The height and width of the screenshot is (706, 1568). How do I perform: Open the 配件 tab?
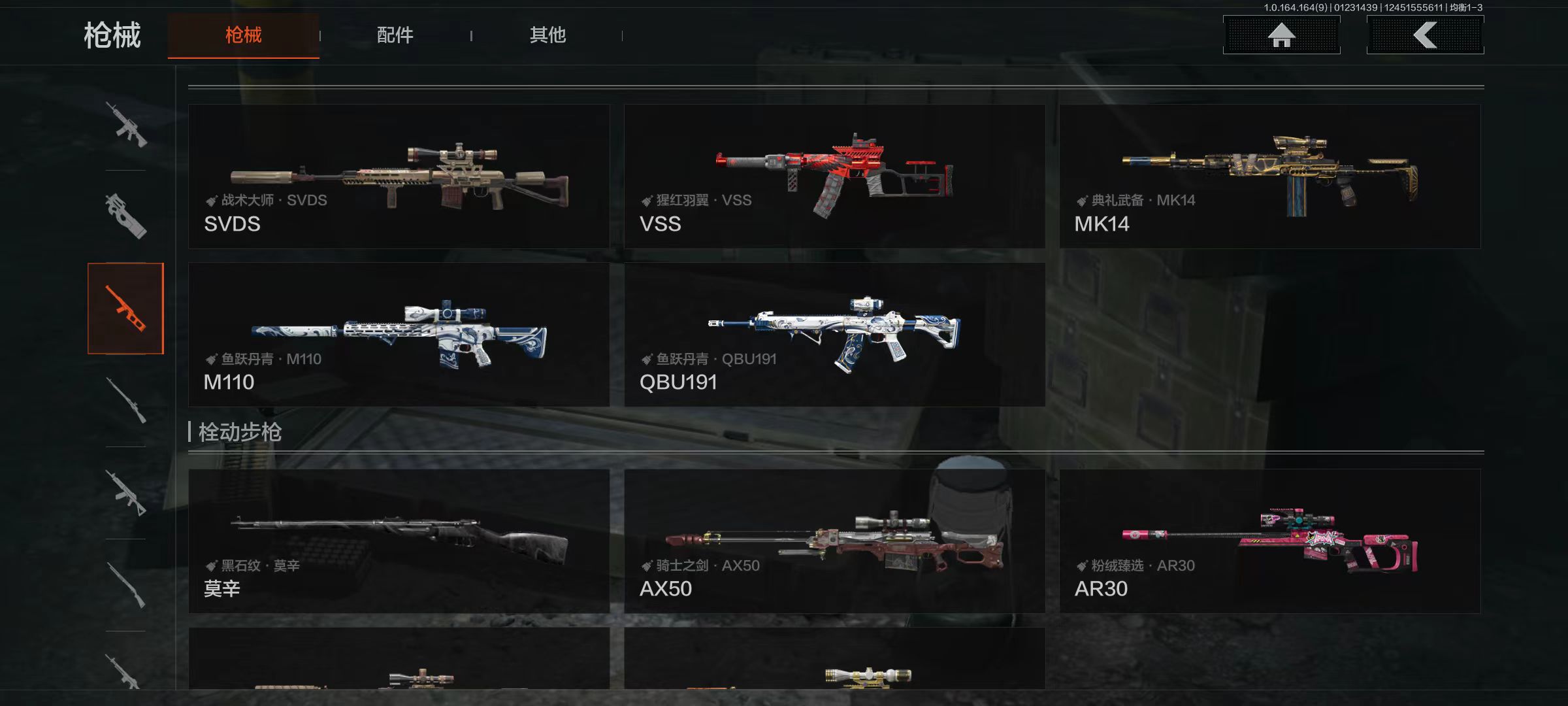[395, 35]
